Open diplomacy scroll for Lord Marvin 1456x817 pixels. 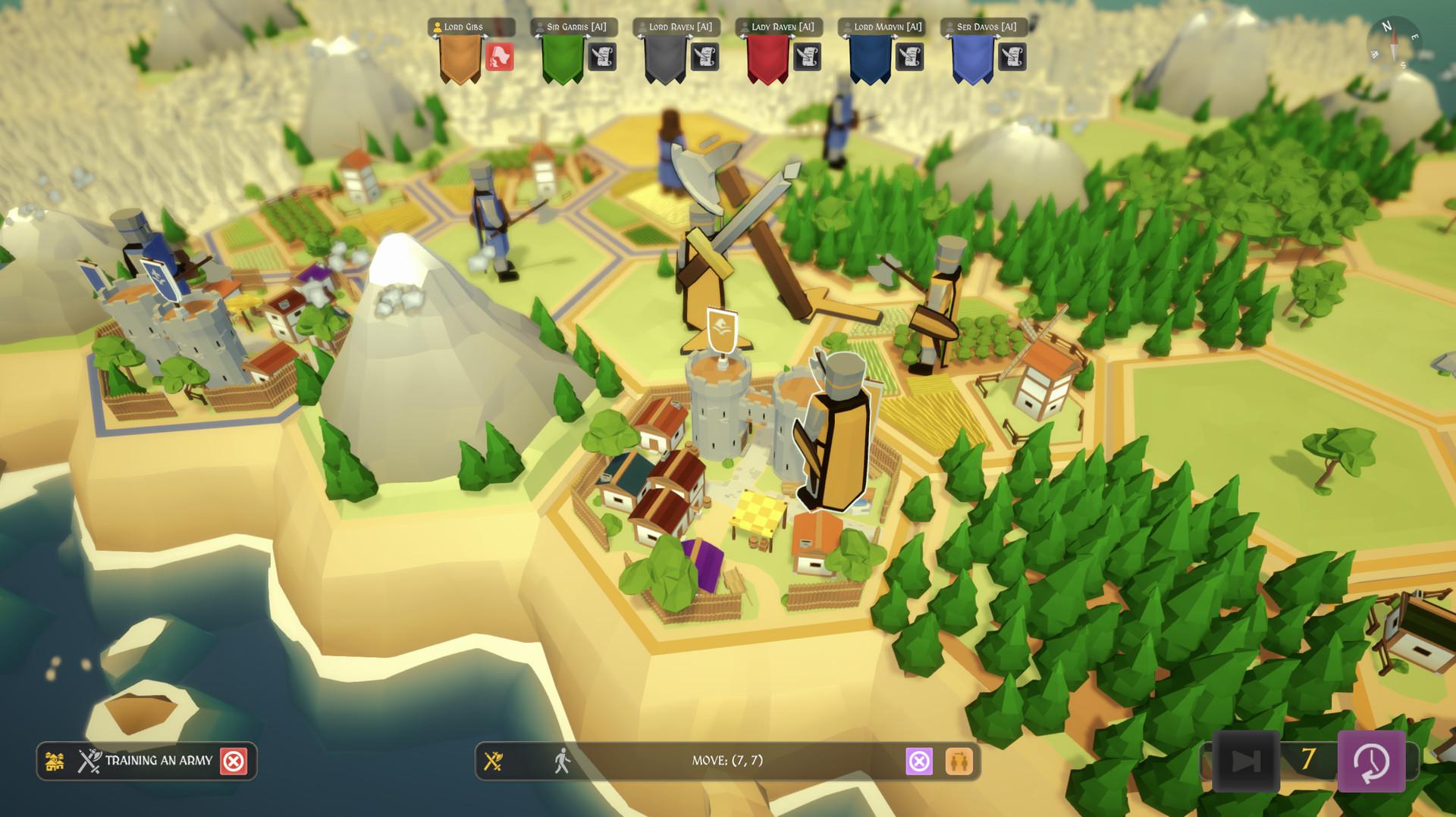pyautogui.click(x=909, y=57)
